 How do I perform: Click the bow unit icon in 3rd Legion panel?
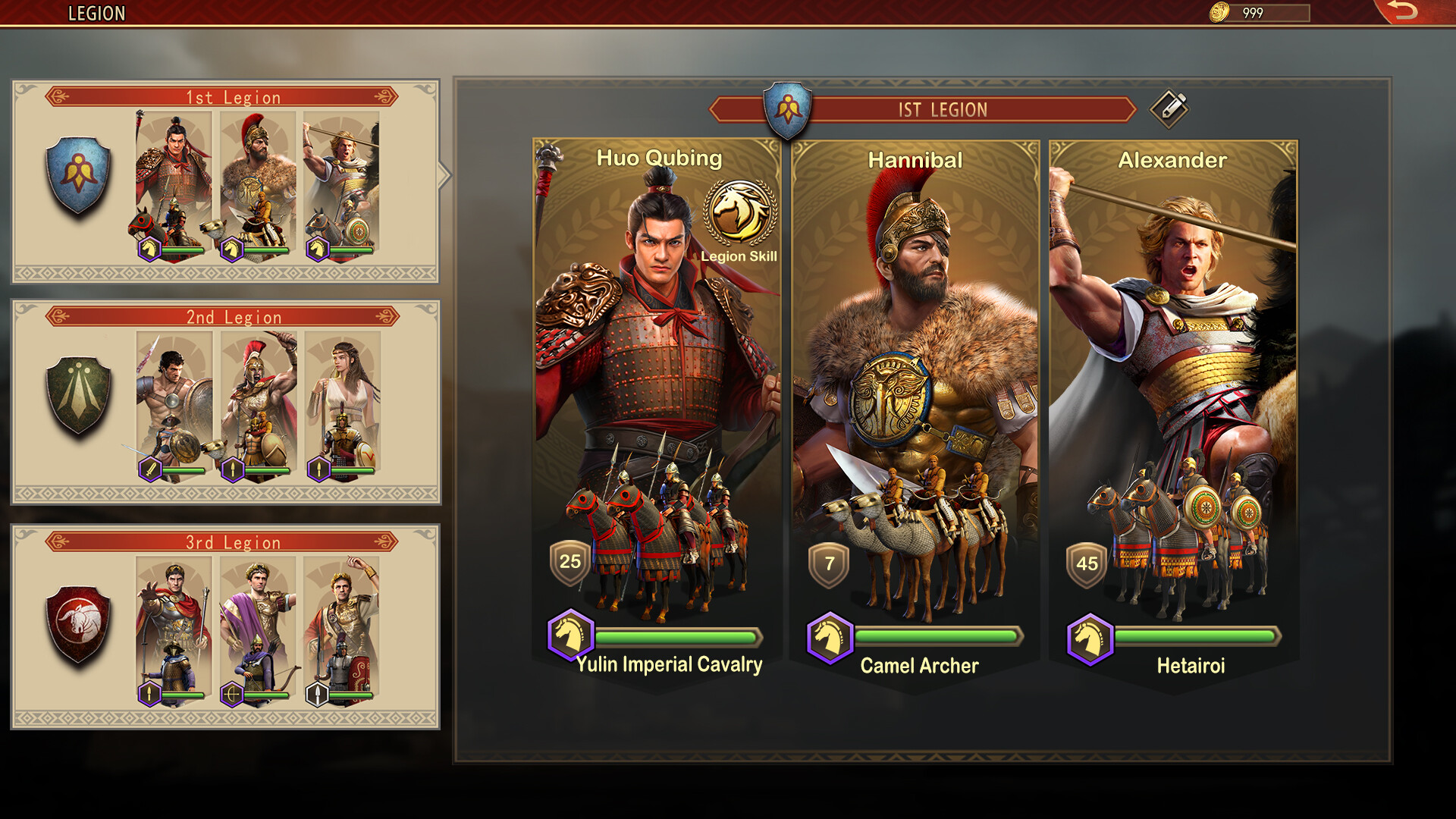point(233,692)
